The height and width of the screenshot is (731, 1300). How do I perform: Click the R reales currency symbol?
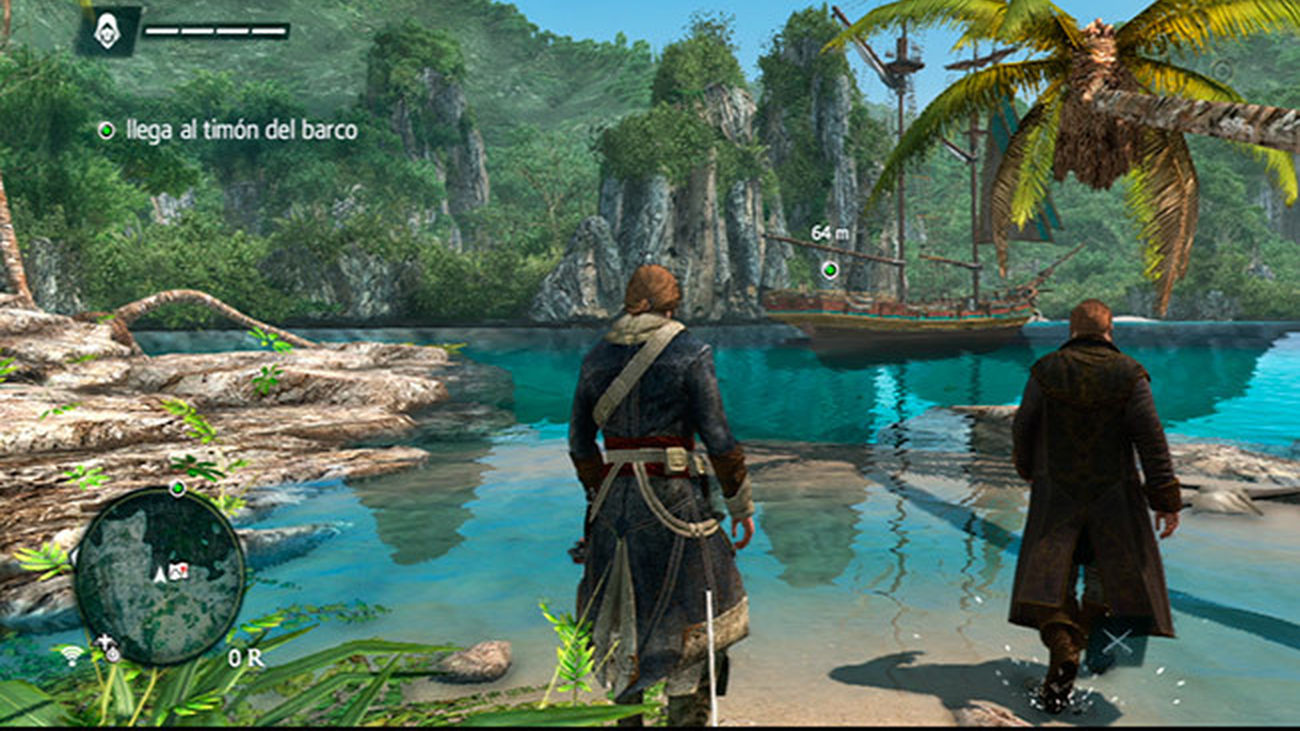255,656
